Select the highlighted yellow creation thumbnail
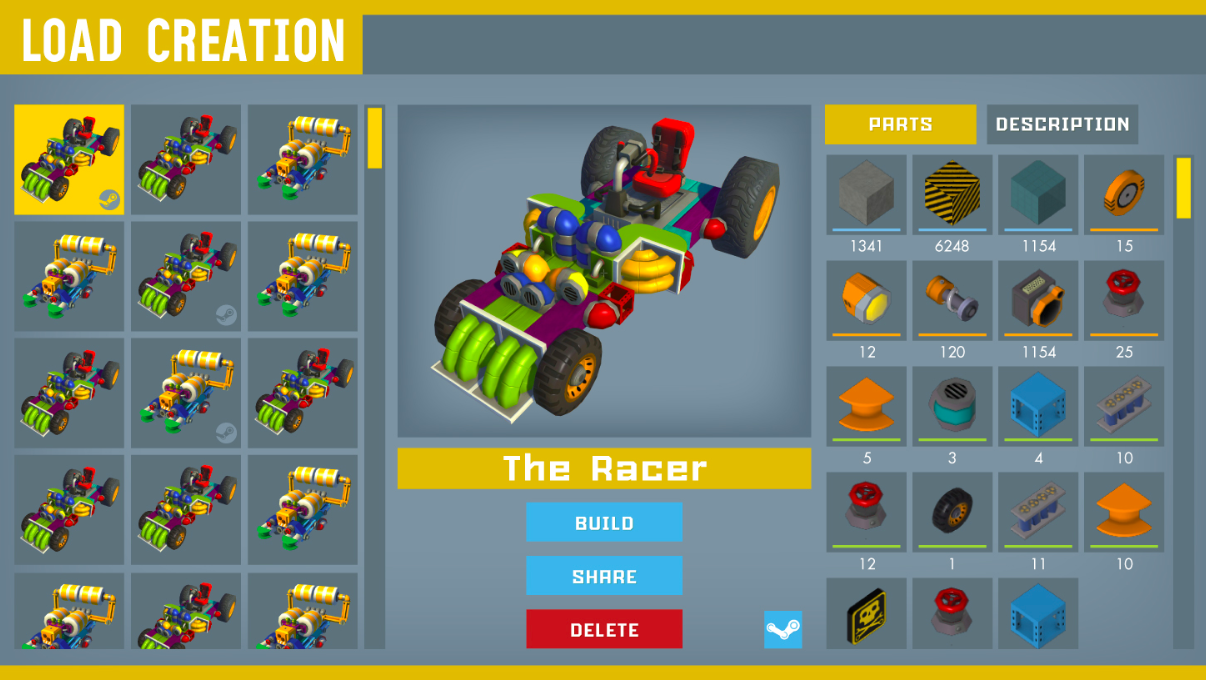 (x=69, y=159)
